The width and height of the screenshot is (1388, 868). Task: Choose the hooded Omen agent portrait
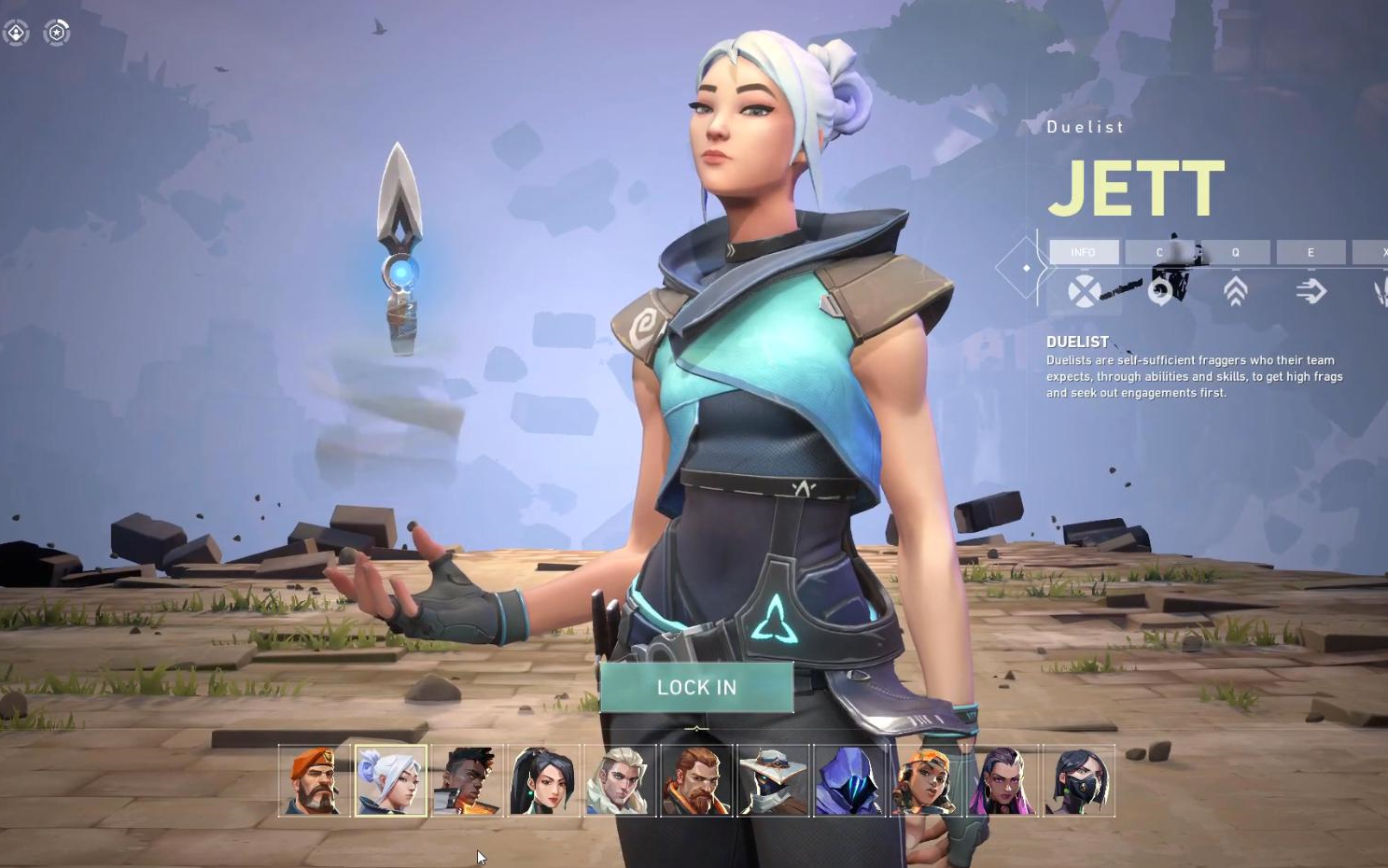(x=850, y=780)
